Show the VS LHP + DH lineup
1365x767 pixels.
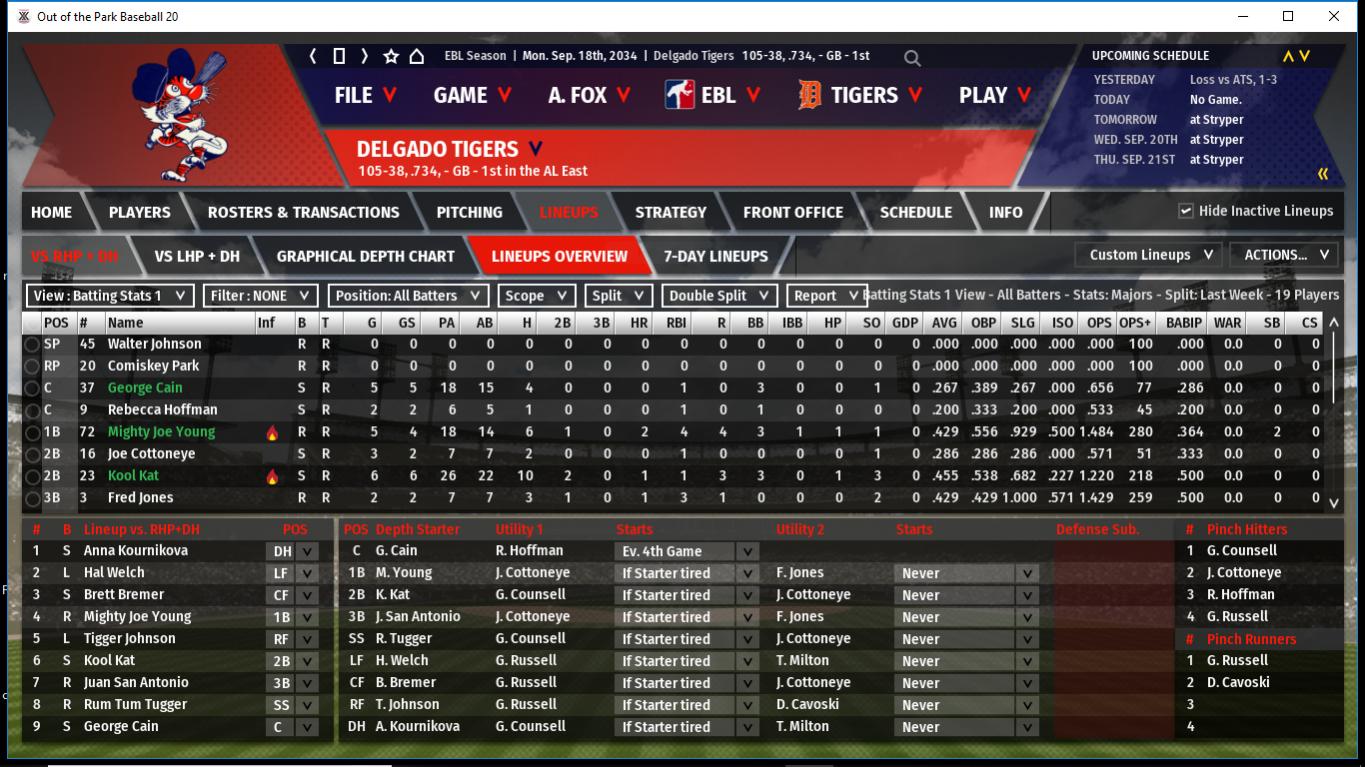197,256
